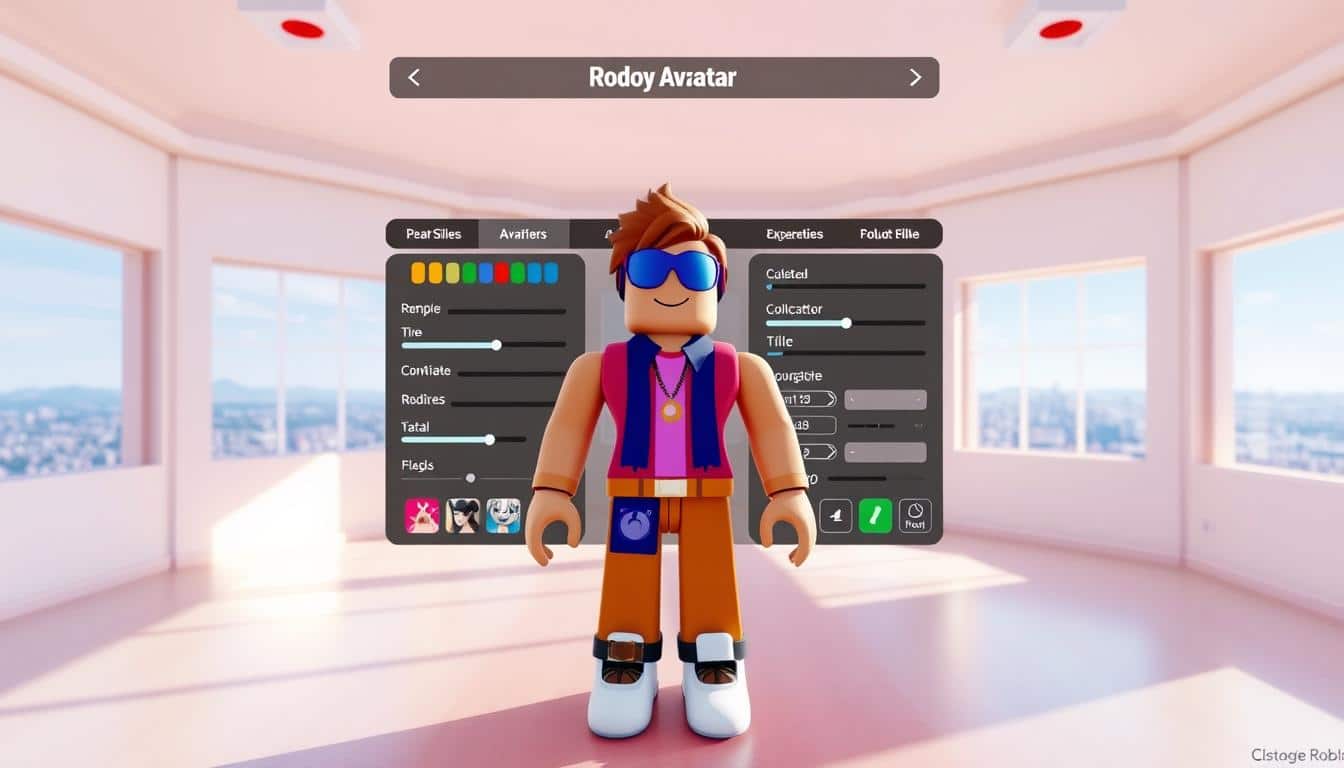Open the Foluot Fiile tab

[888, 234]
